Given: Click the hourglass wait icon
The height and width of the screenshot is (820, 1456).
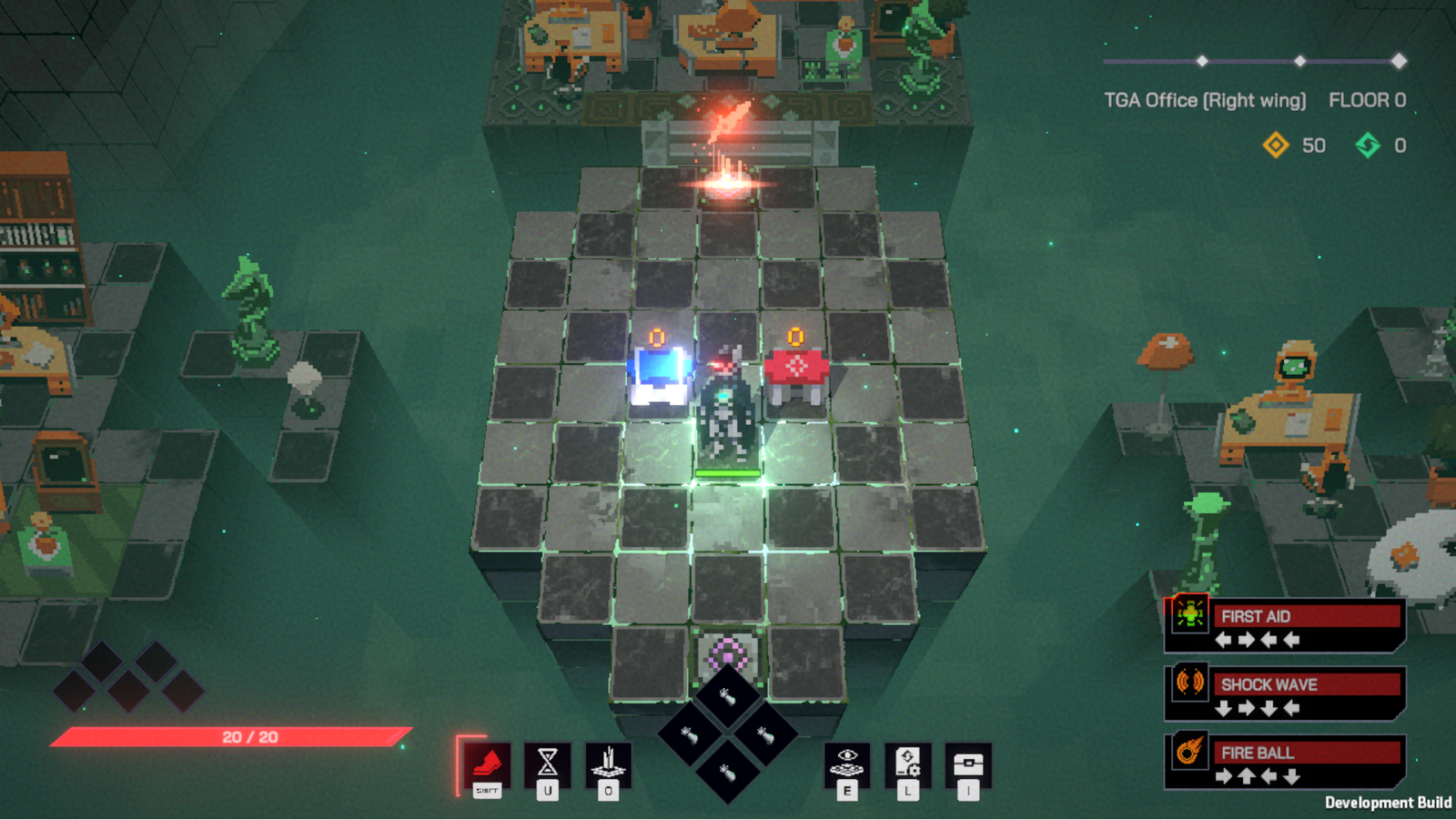Looking at the screenshot, I should click(547, 763).
